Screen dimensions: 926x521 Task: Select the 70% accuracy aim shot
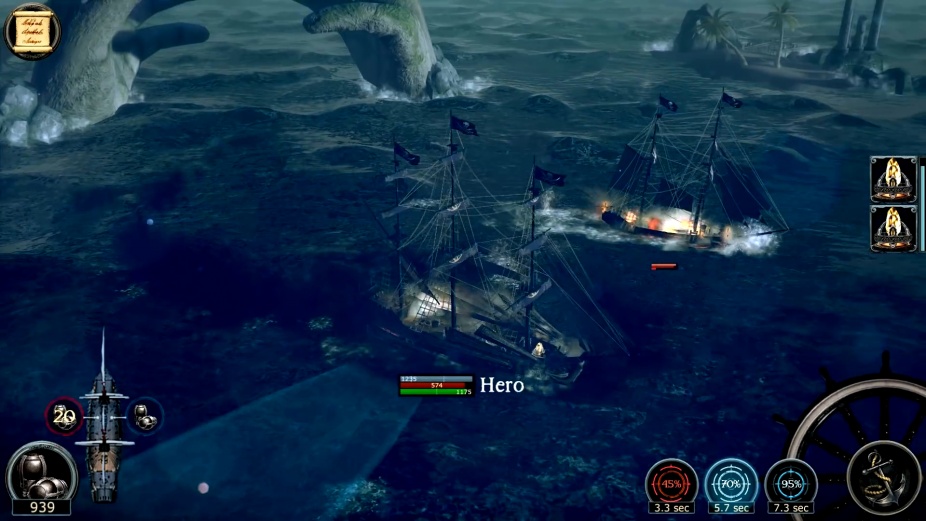point(730,484)
